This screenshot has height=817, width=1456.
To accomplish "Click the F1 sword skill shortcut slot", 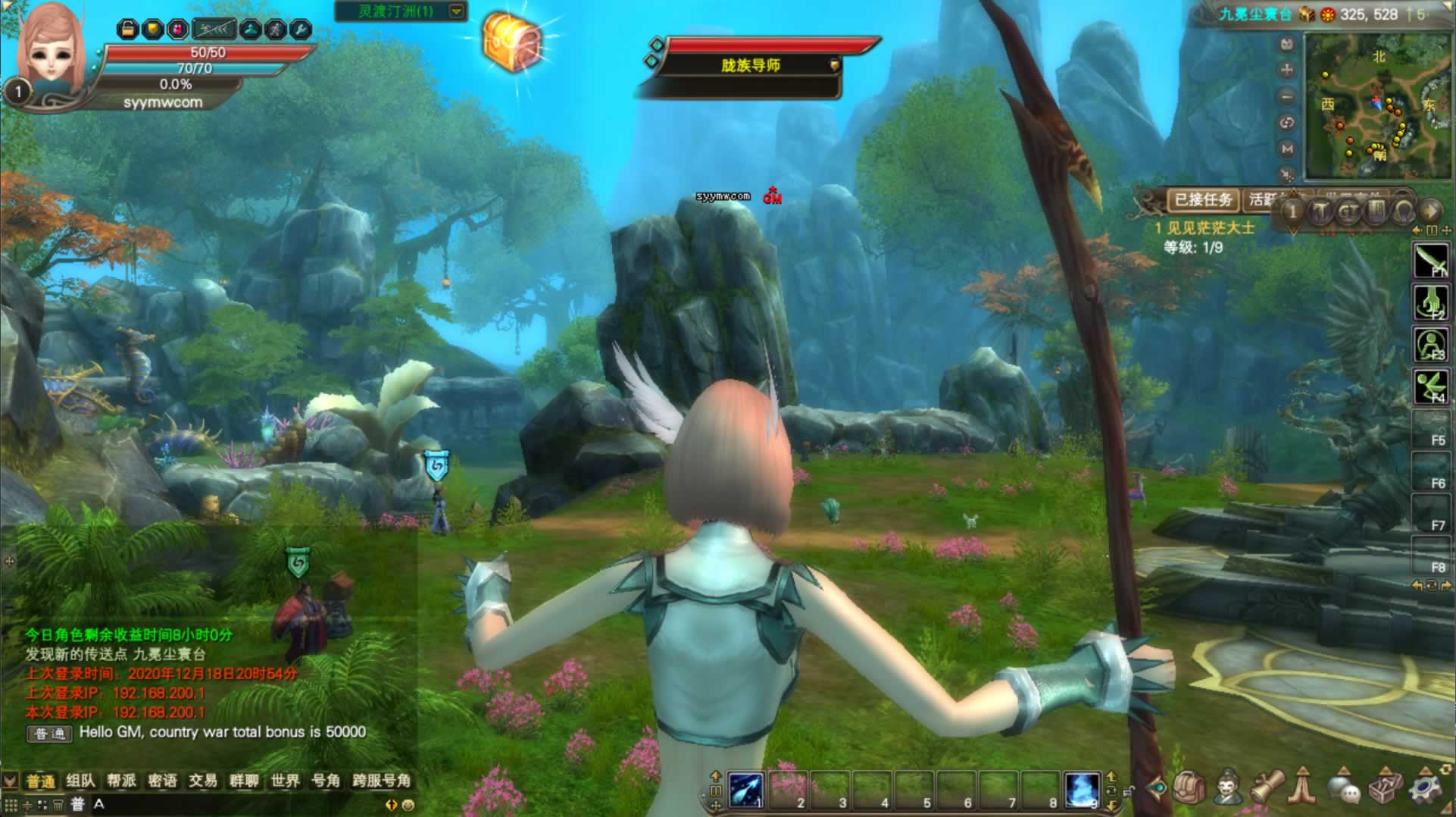I will click(1430, 261).
